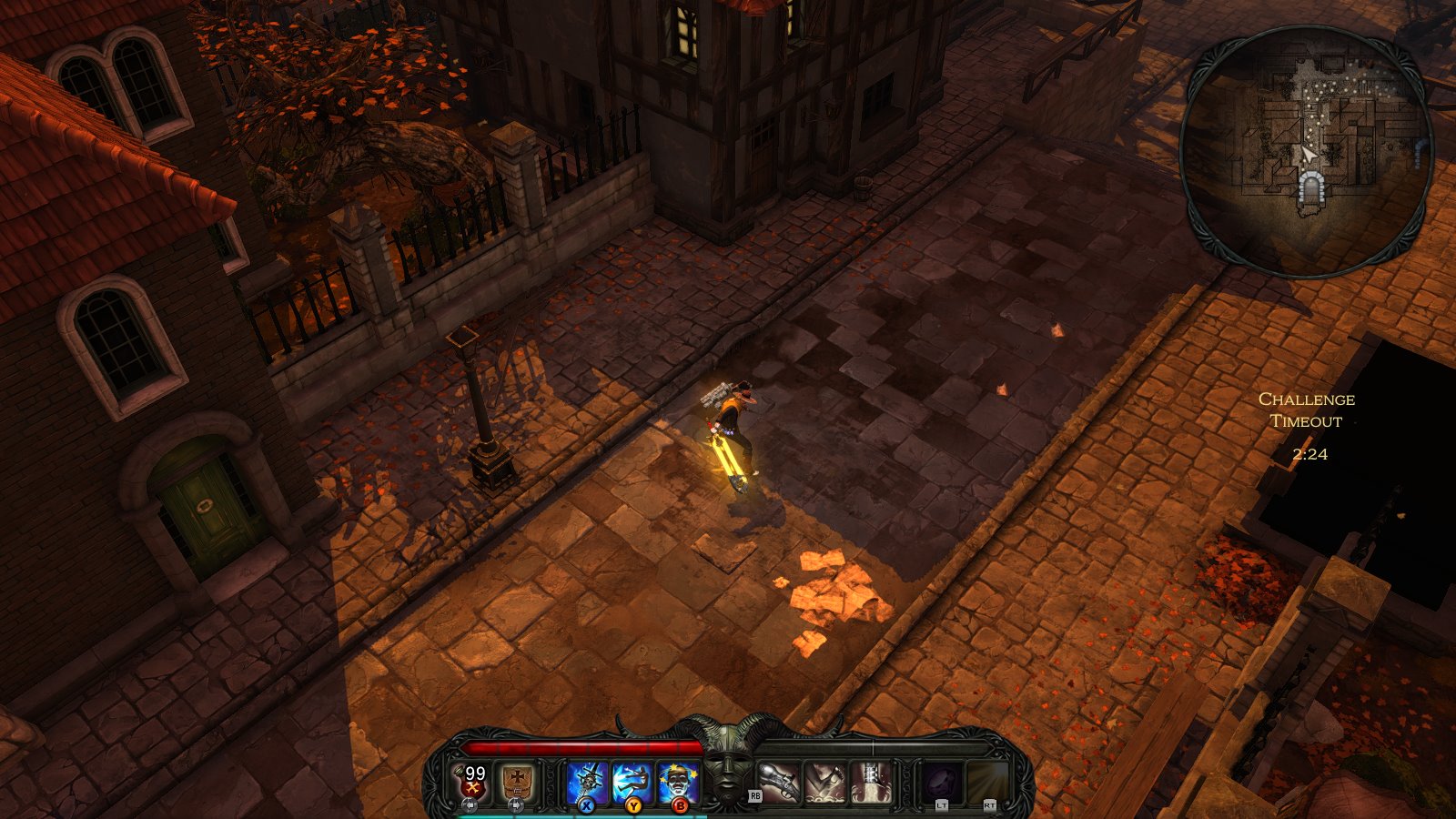Click the circular town minimap
The image size is (1456, 819).
[1307, 151]
